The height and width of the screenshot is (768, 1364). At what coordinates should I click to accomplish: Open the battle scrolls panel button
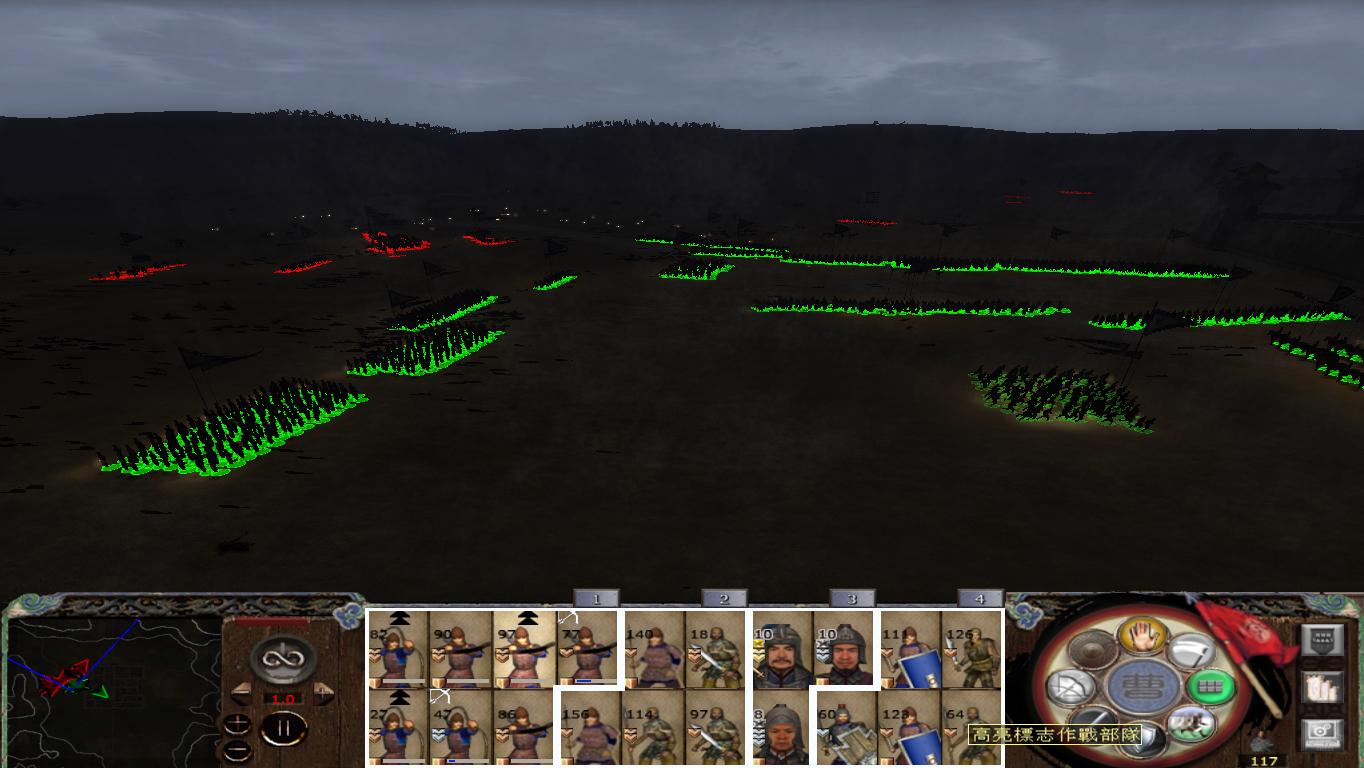tap(1323, 688)
